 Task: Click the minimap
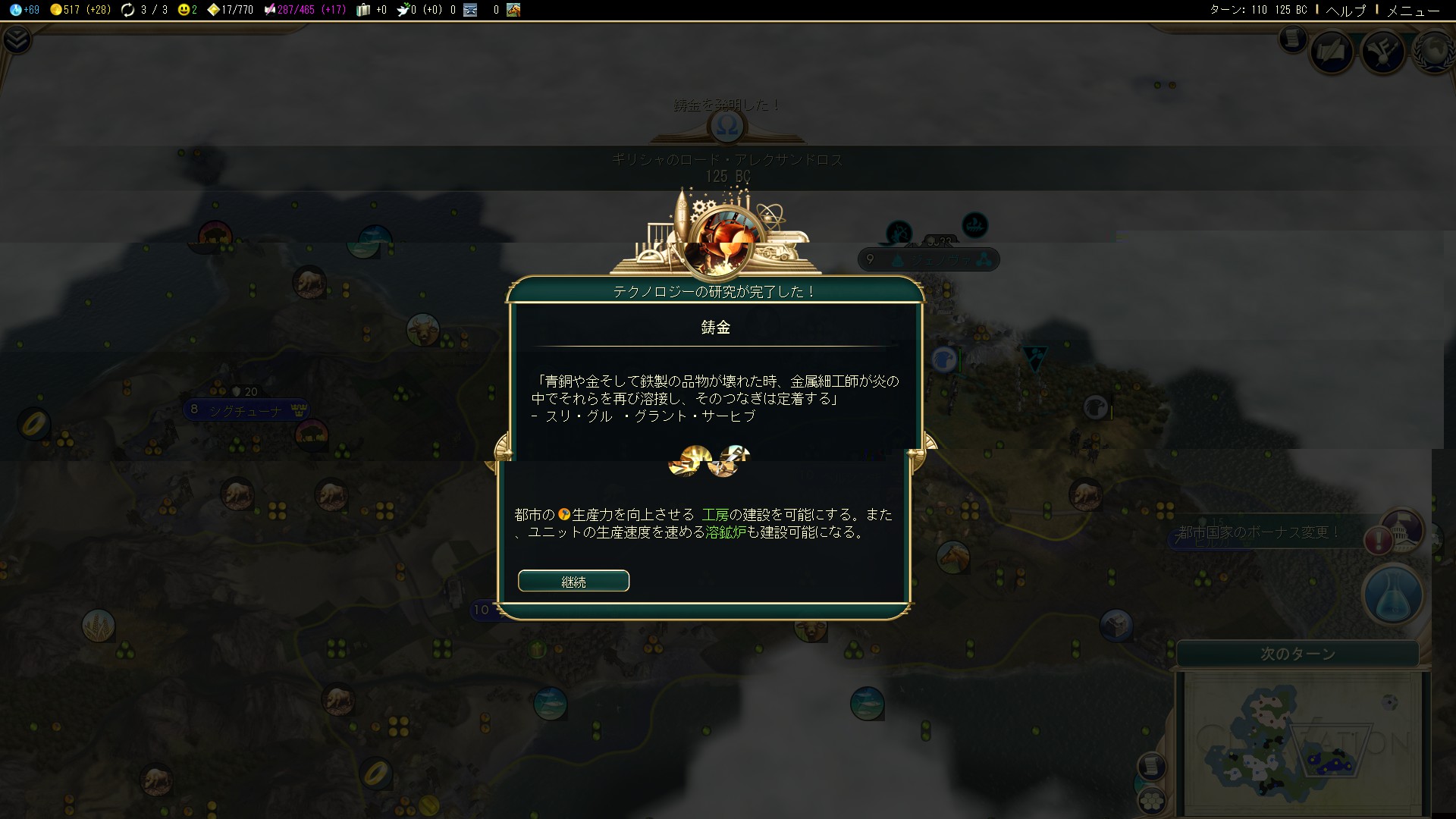point(1298,743)
